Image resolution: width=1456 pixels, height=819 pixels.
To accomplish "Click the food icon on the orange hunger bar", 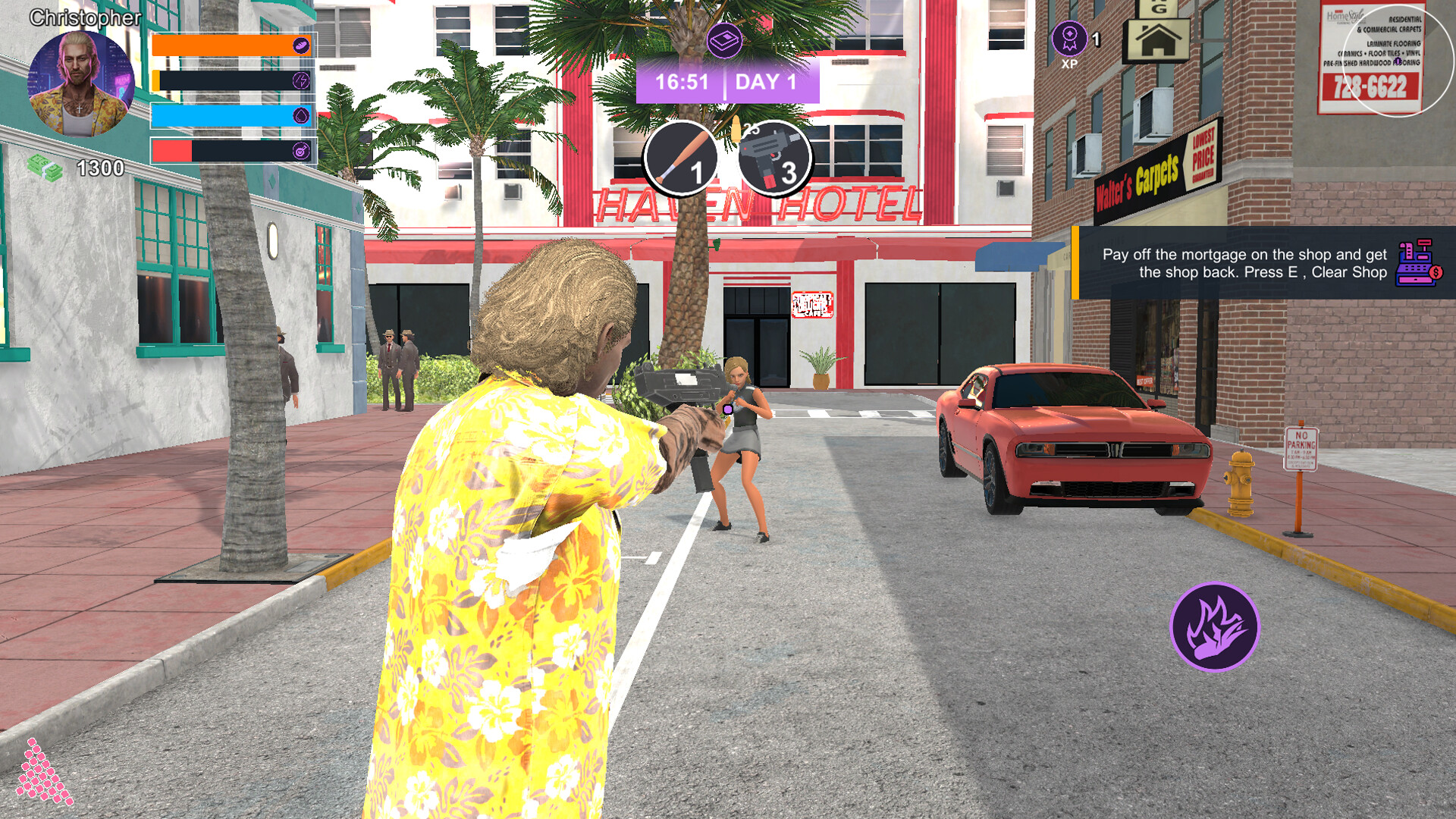I will coord(300,45).
